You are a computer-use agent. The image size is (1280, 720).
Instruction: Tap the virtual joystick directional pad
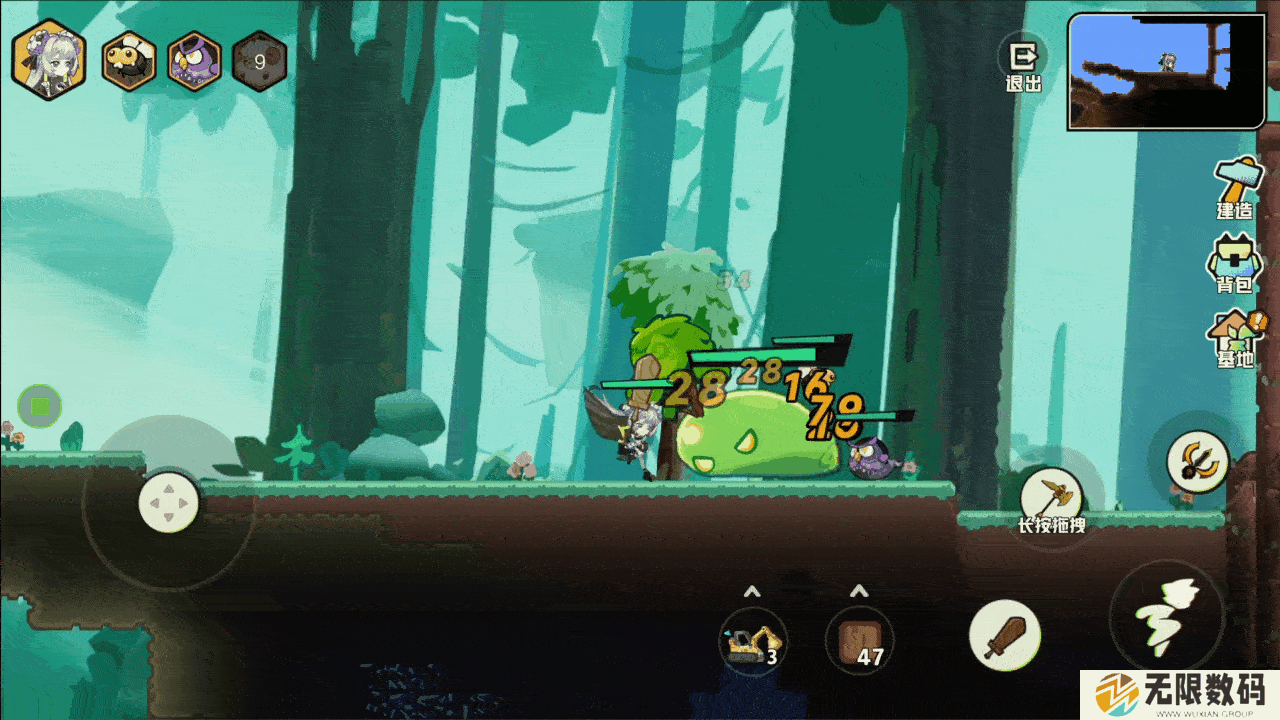coord(168,502)
